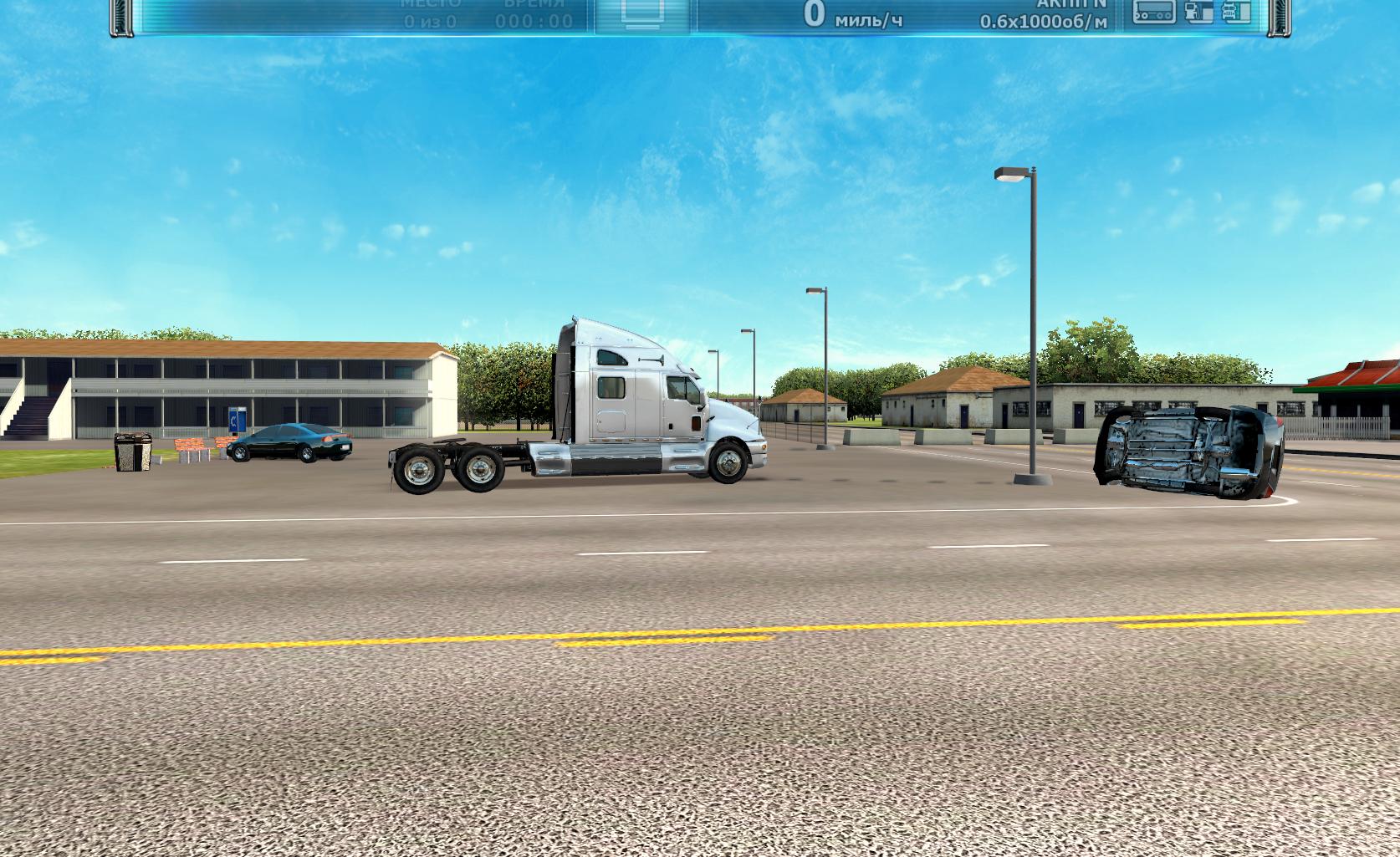Select the fuel pump indicator icon

pos(1198,12)
